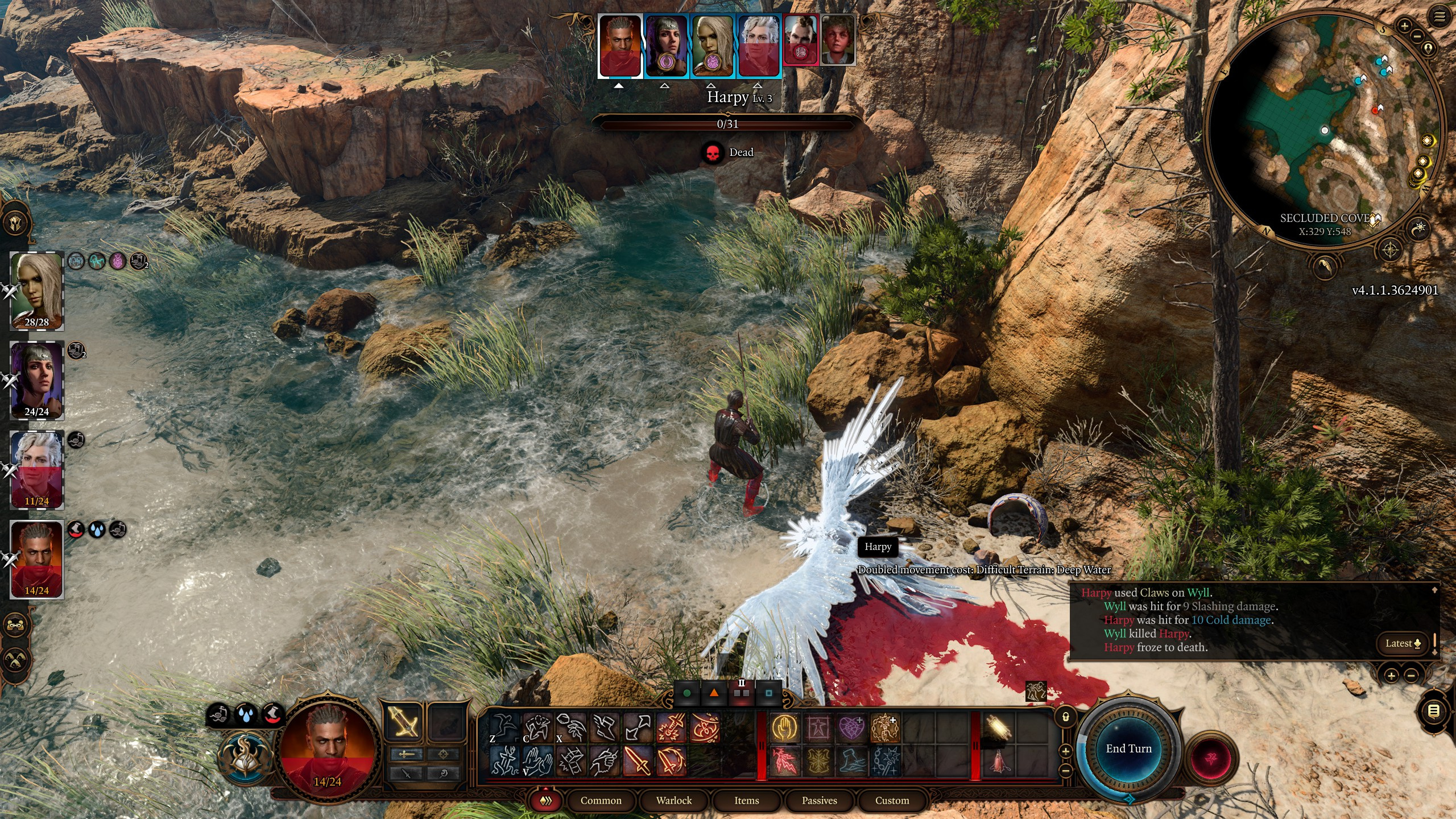Jump the combat log to Latest

(1403, 643)
